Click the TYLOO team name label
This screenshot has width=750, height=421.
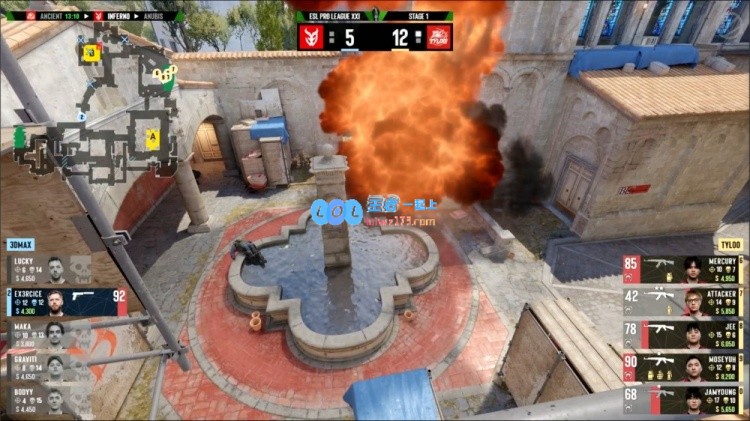pyautogui.click(x=729, y=245)
